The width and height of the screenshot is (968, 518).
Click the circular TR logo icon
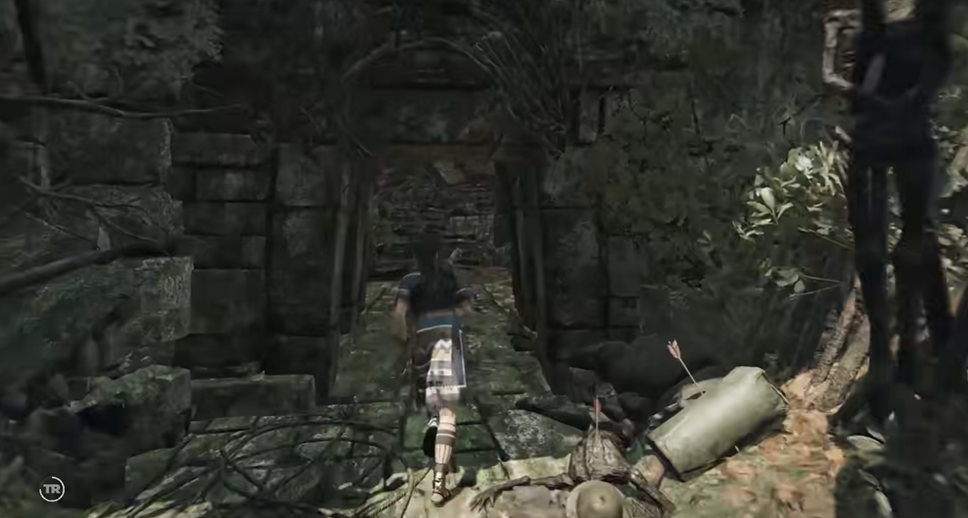(52, 489)
